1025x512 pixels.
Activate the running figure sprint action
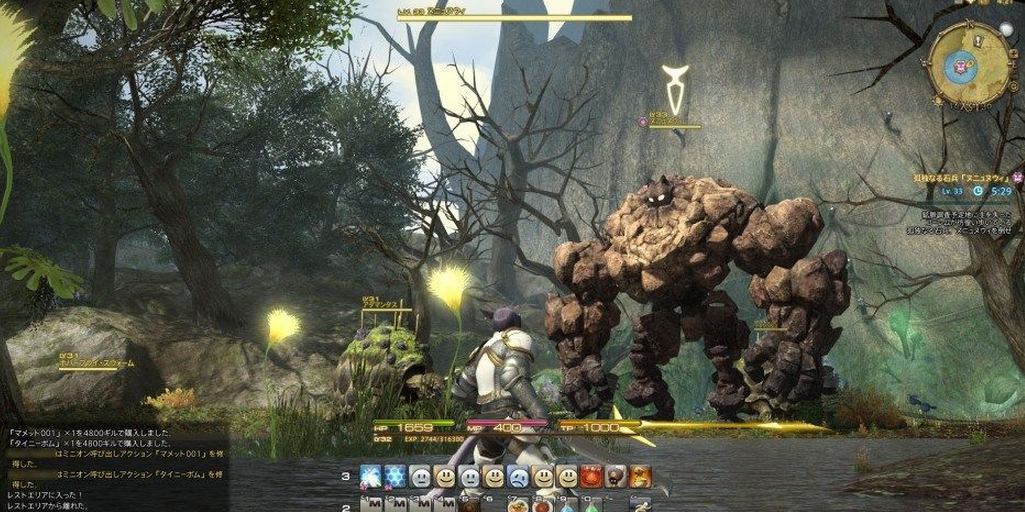point(640,505)
